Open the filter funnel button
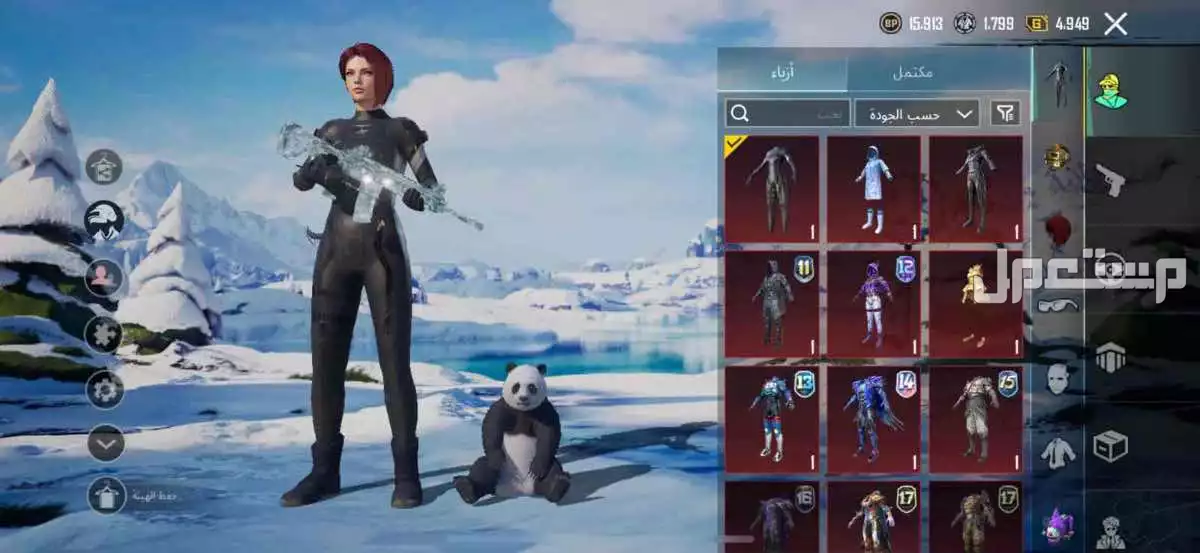Screen dimensions: 1200x553 tap(1005, 113)
